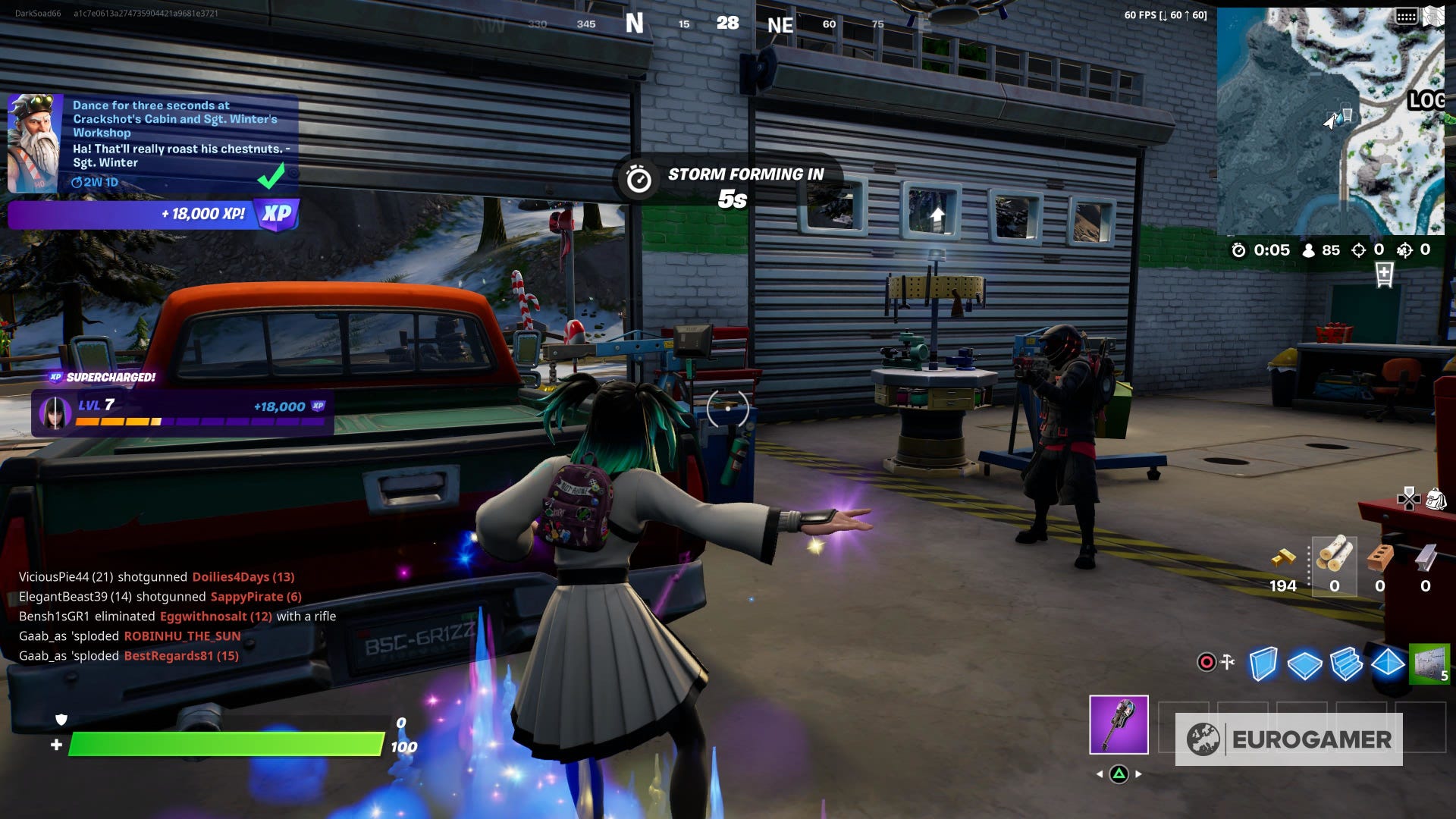This screenshot has height=819, width=1456.
Task: Click the gold bars currency icon
Action: tap(1283, 558)
